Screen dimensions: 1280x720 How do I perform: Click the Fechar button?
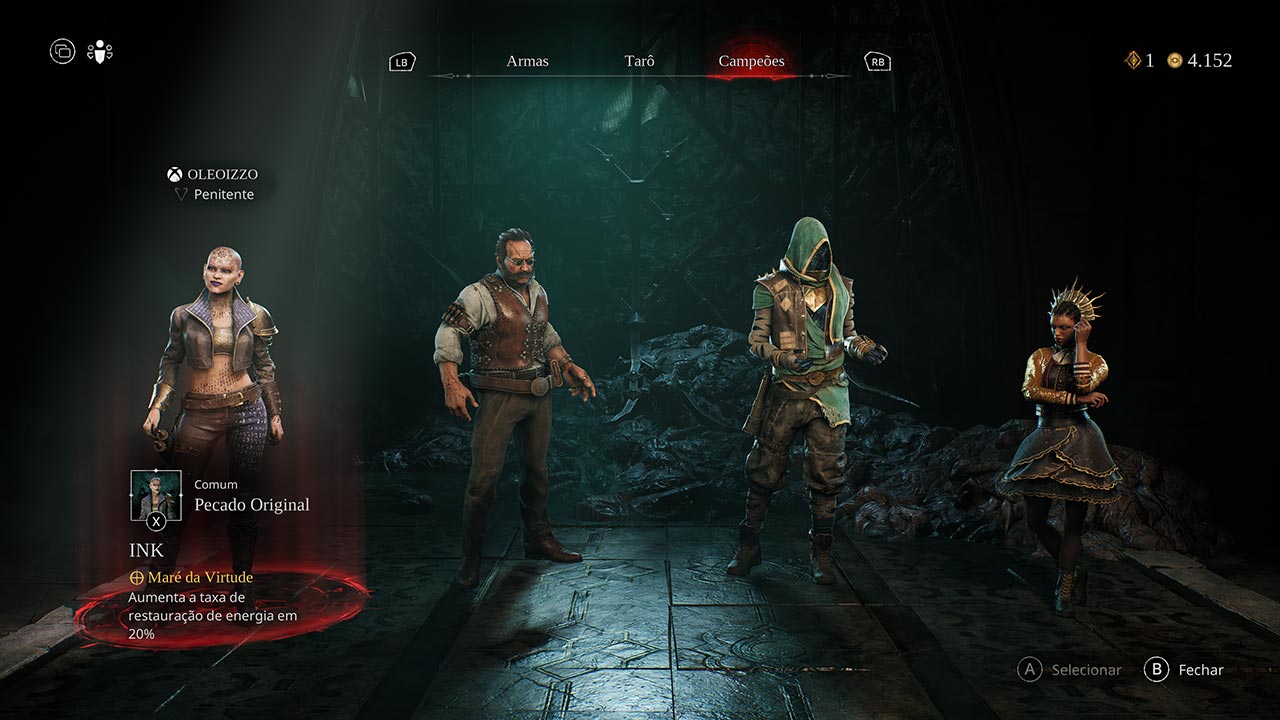(x=1185, y=670)
